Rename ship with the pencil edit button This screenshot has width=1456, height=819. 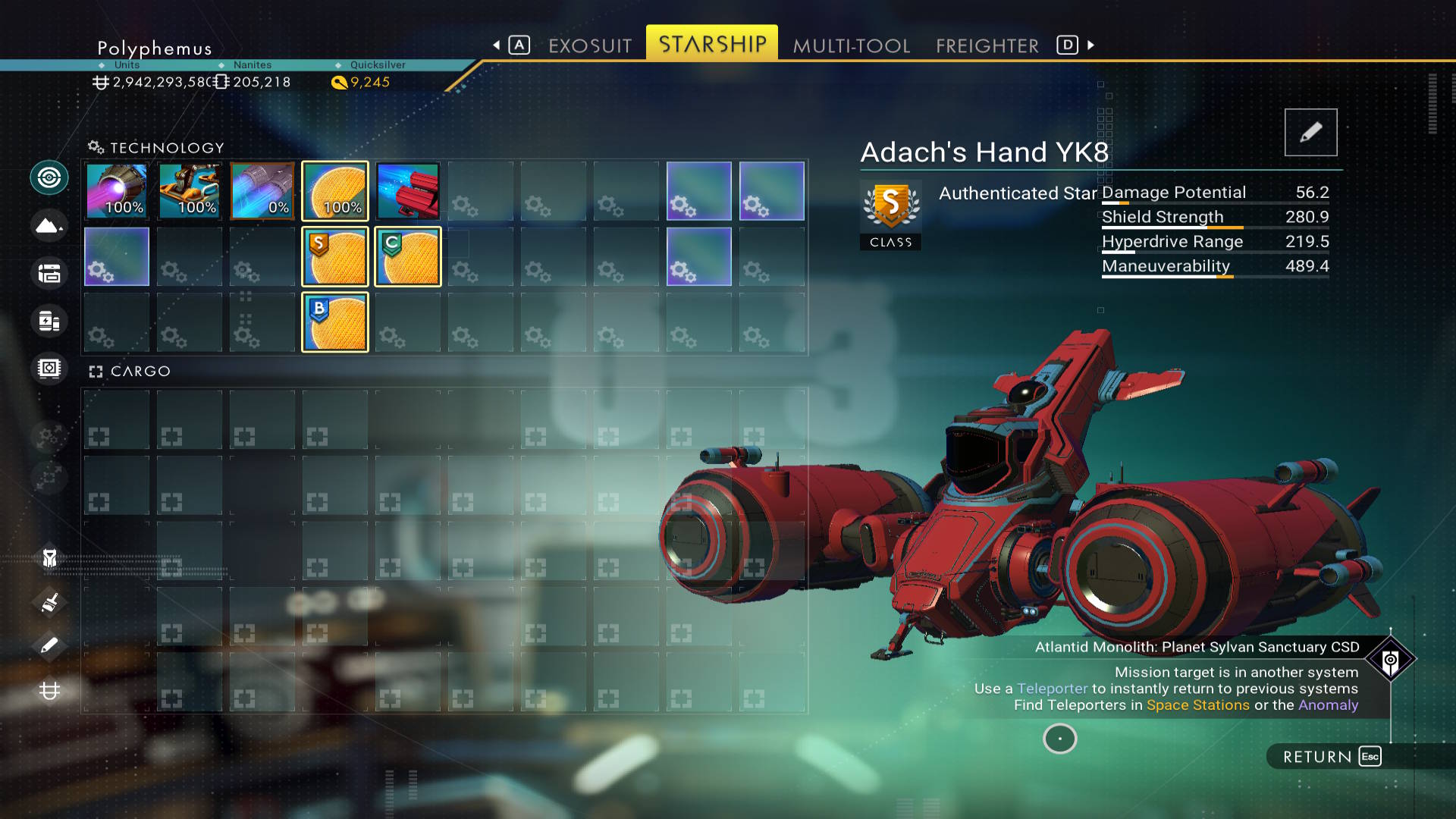(x=1310, y=133)
